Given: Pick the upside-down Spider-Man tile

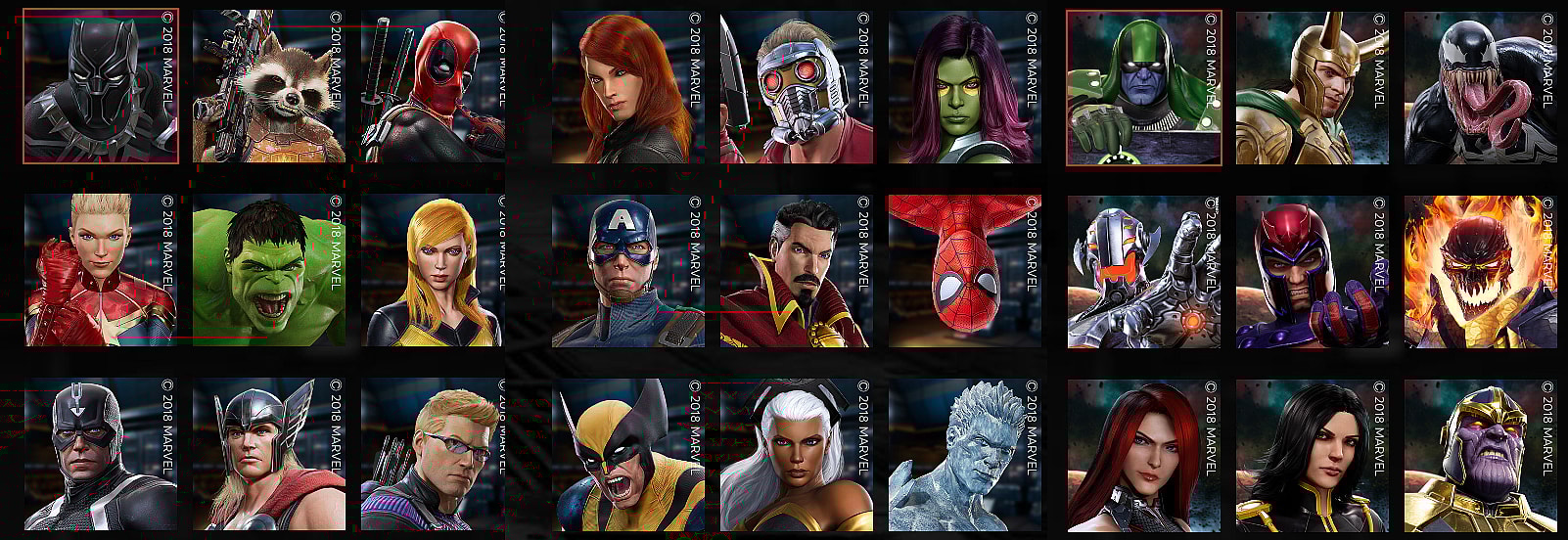Looking at the screenshot, I should (965, 270).
